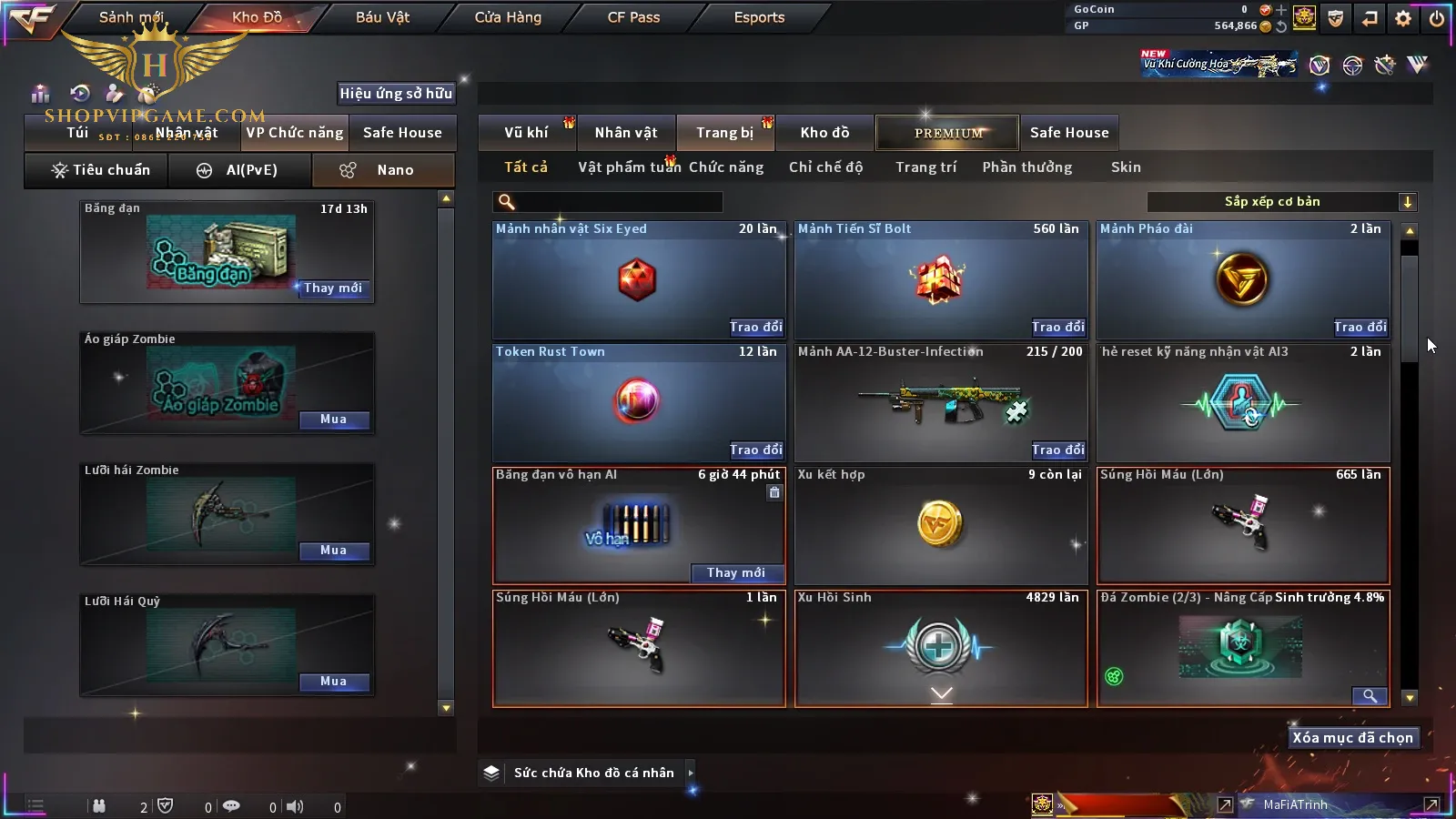This screenshot has height=819, width=1456.
Task: Open the CF Pass menu
Action: point(633,17)
